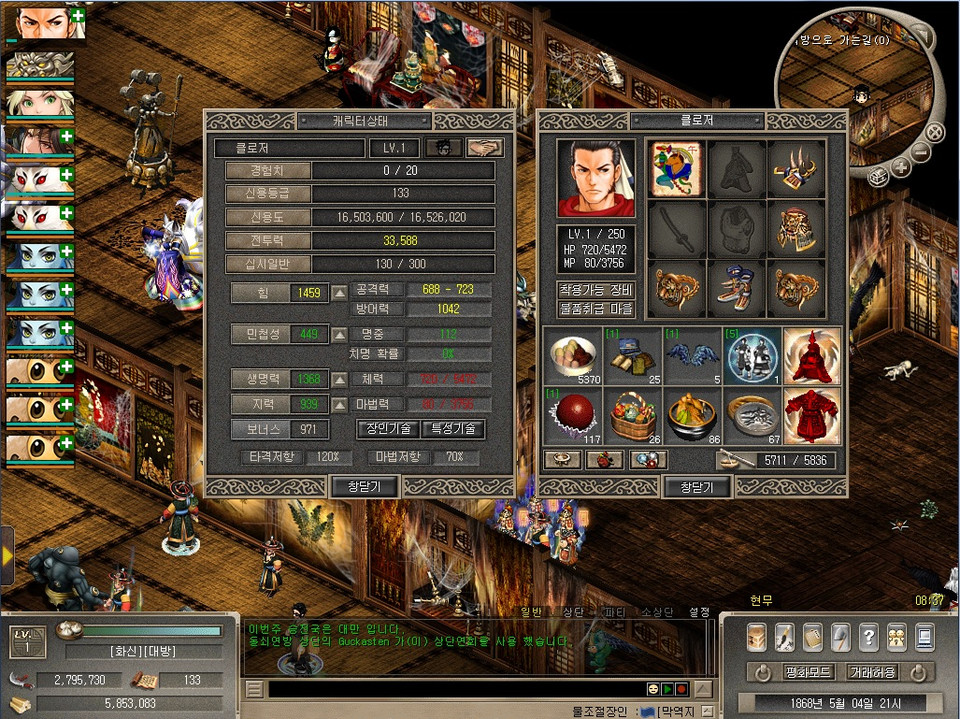Select the fruit basket inventory item
The height and width of the screenshot is (719, 960).
point(632,414)
